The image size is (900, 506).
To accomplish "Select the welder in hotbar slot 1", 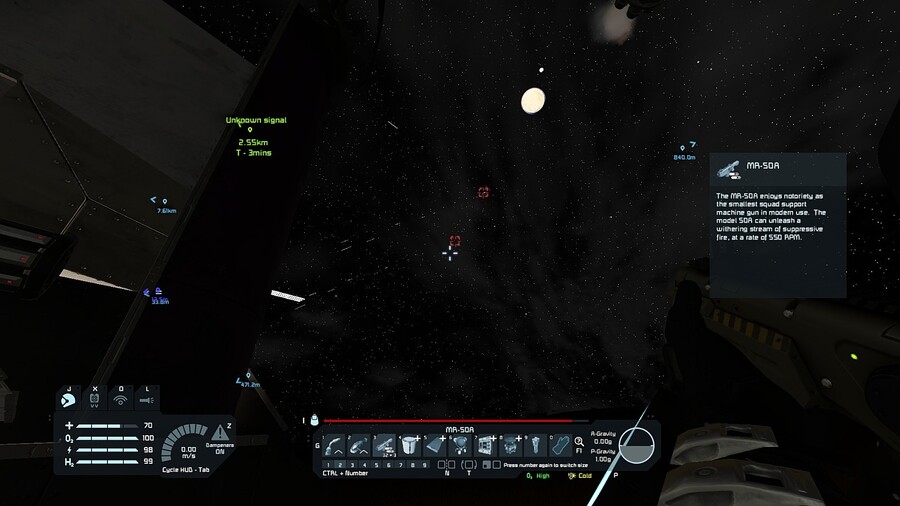I will coord(335,446).
